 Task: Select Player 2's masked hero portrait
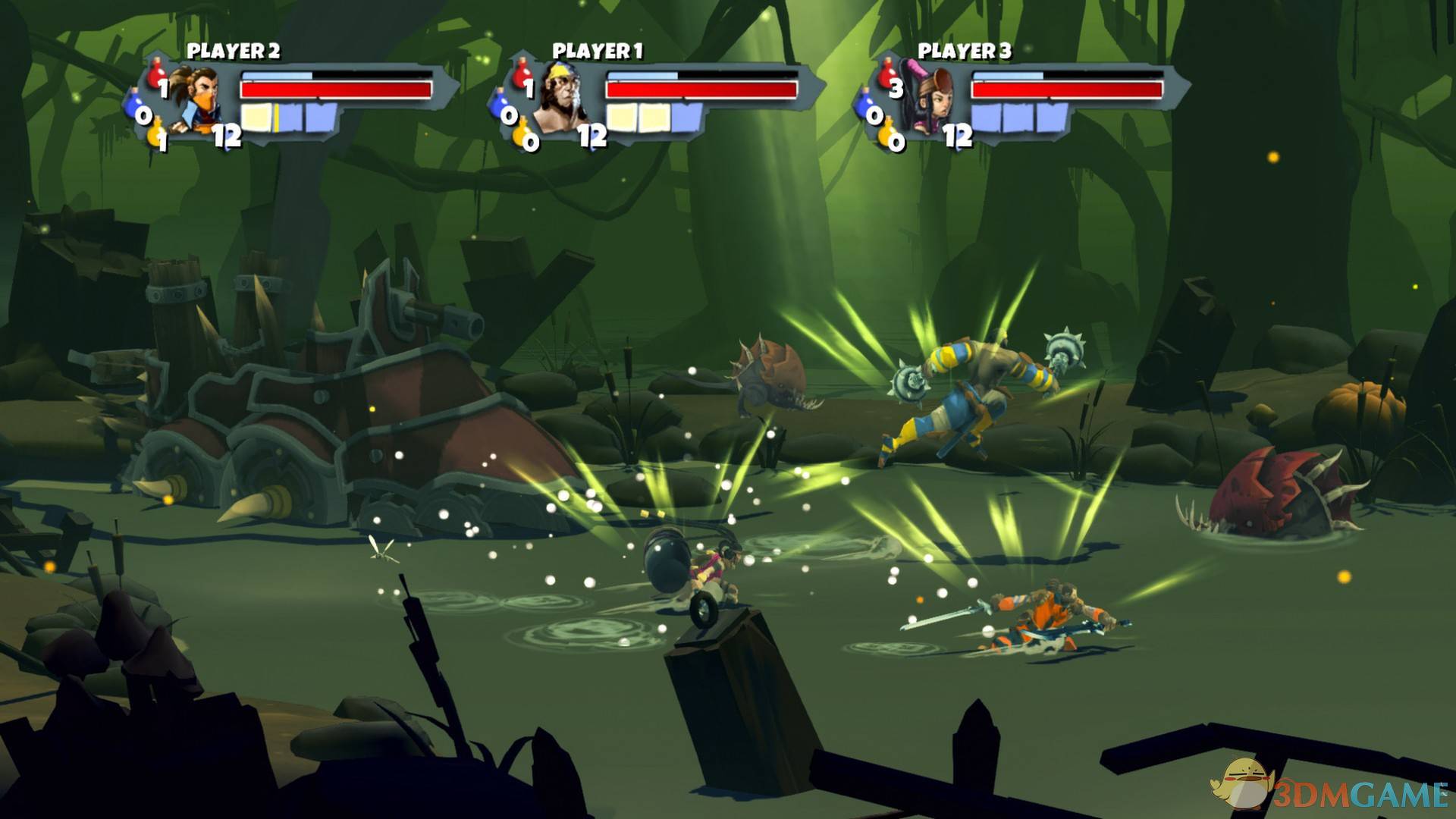coord(194,99)
